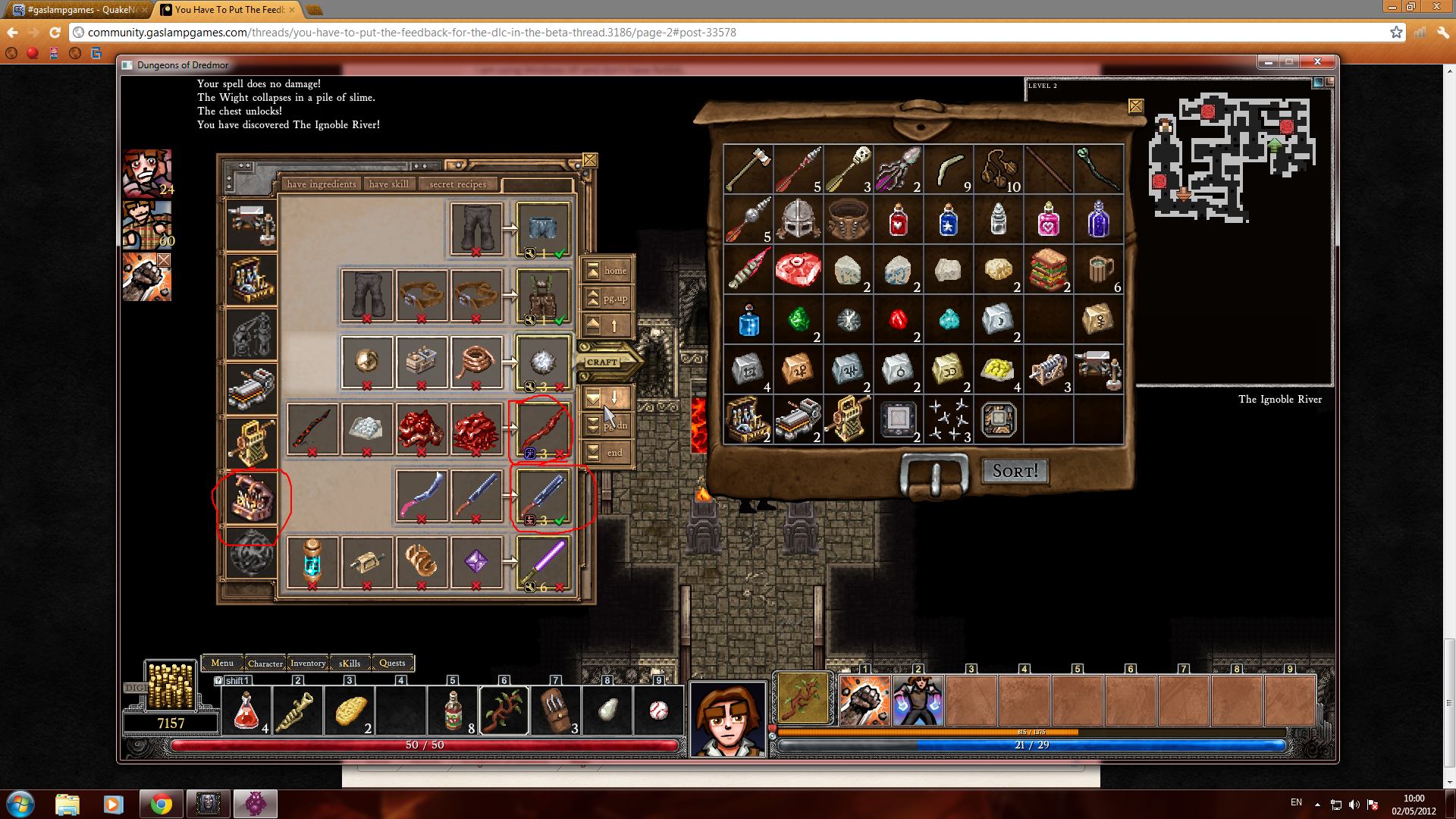Use the red potion in hotbar

click(x=246, y=711)
